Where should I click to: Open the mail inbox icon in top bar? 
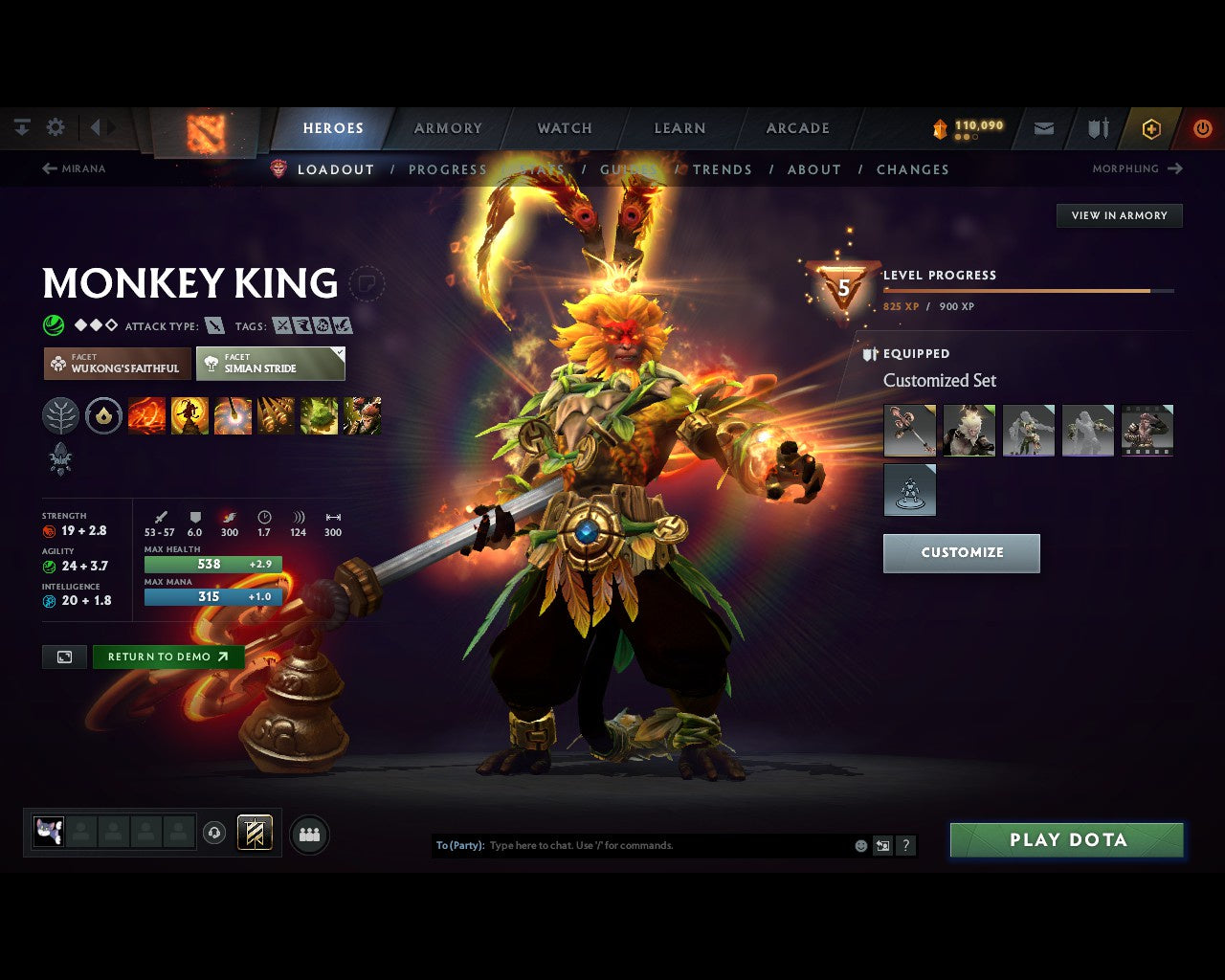pyautogui.click(x=1043, y=127)
